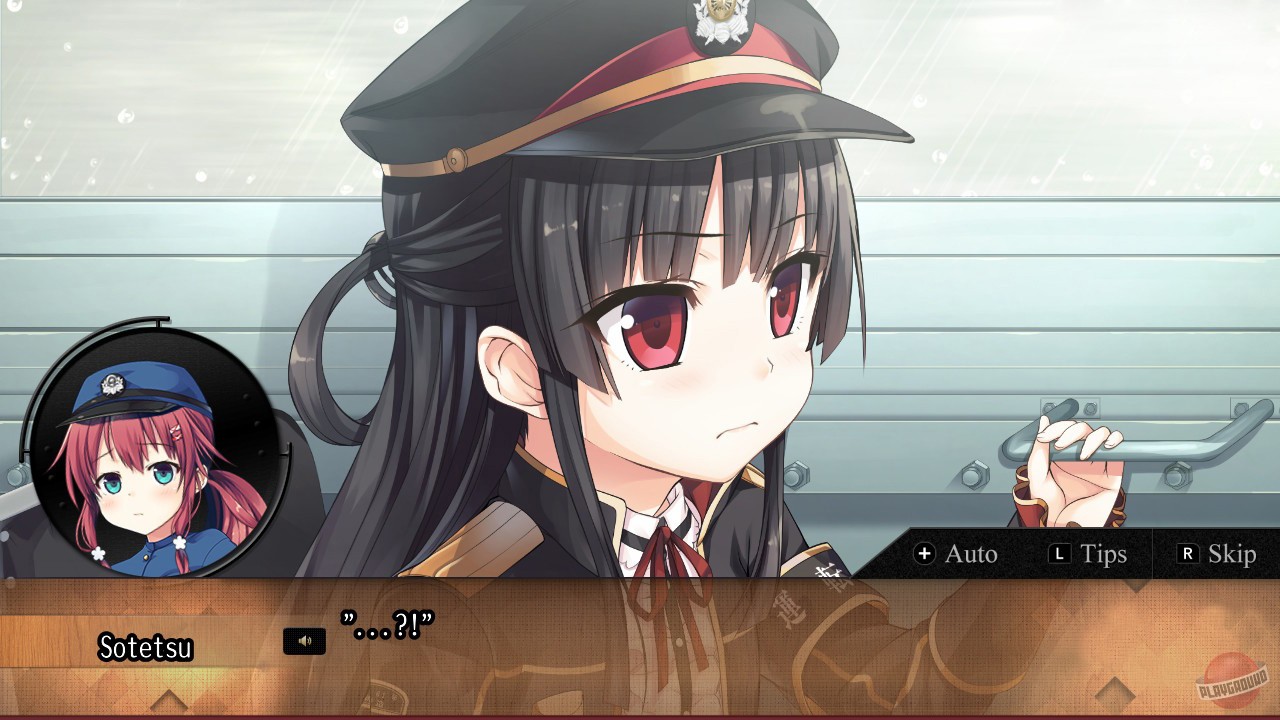Viewport: 1280px width, 720px height.
Task: Toggle automatic dialogue playback
Action: [962, 554]
